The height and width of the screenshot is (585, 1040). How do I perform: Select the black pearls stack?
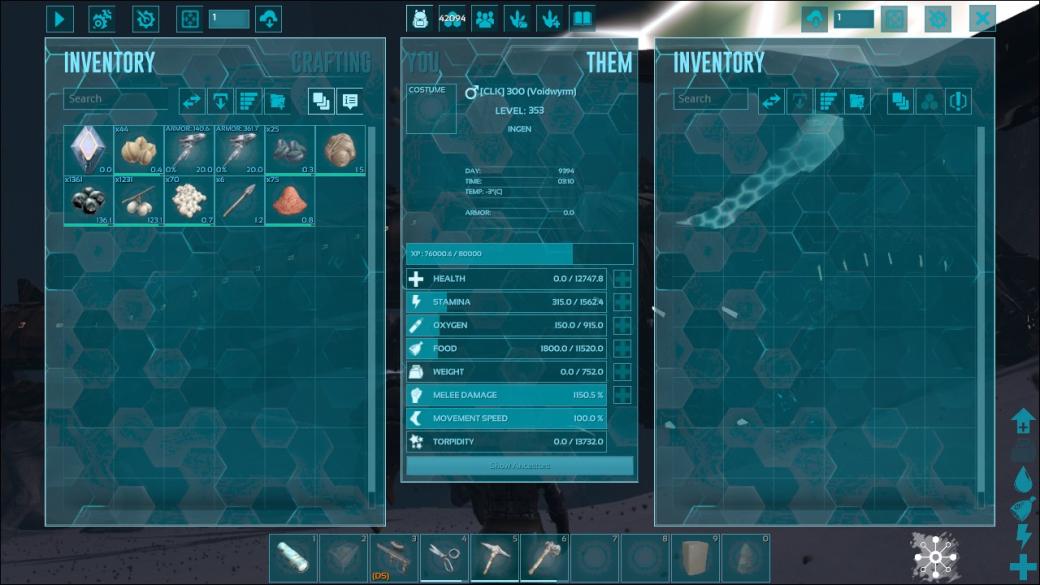(x=88, y=200)
